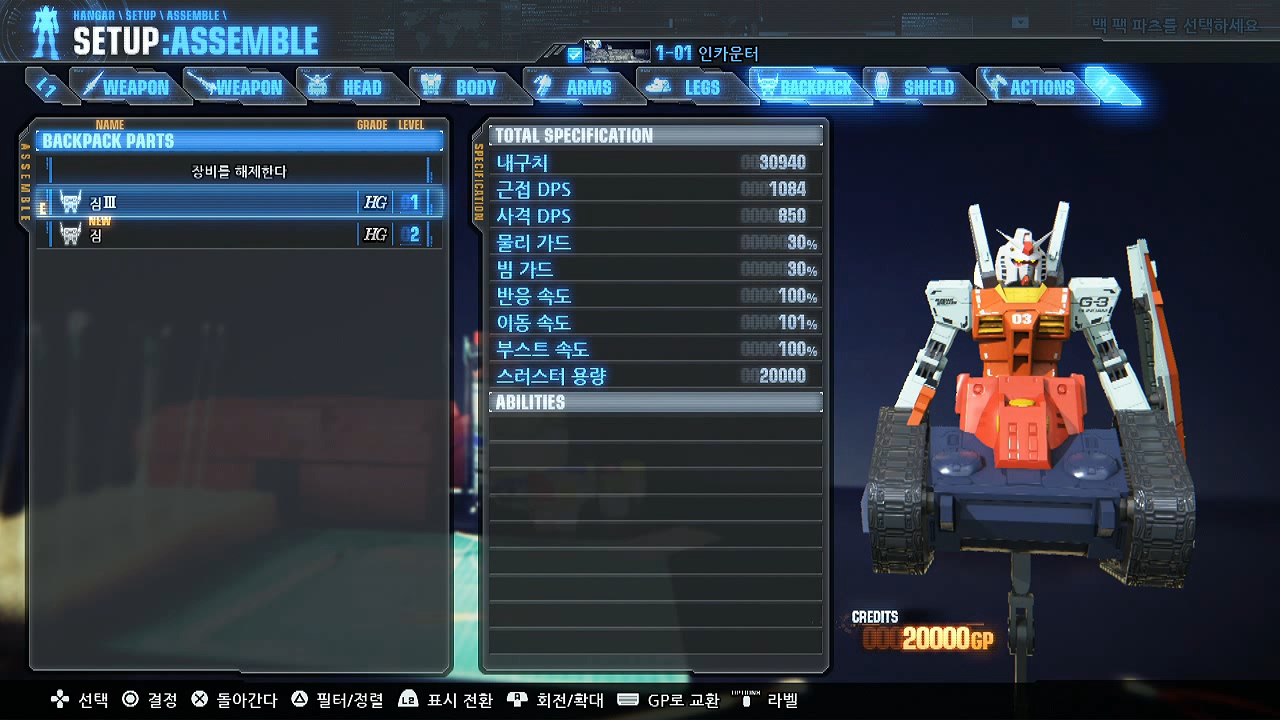Pick the NEW 짐 HG level 2 backpack
This screenshot has height=720, width=1280.
coord(239,235)
